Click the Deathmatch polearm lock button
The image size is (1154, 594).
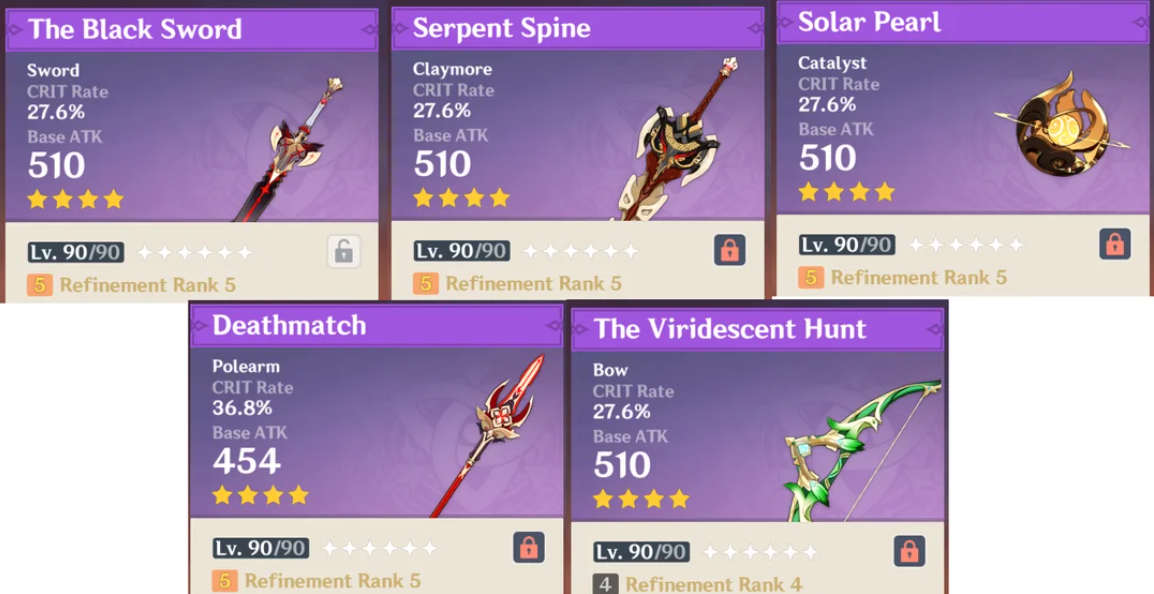click(x=528, y=547)
